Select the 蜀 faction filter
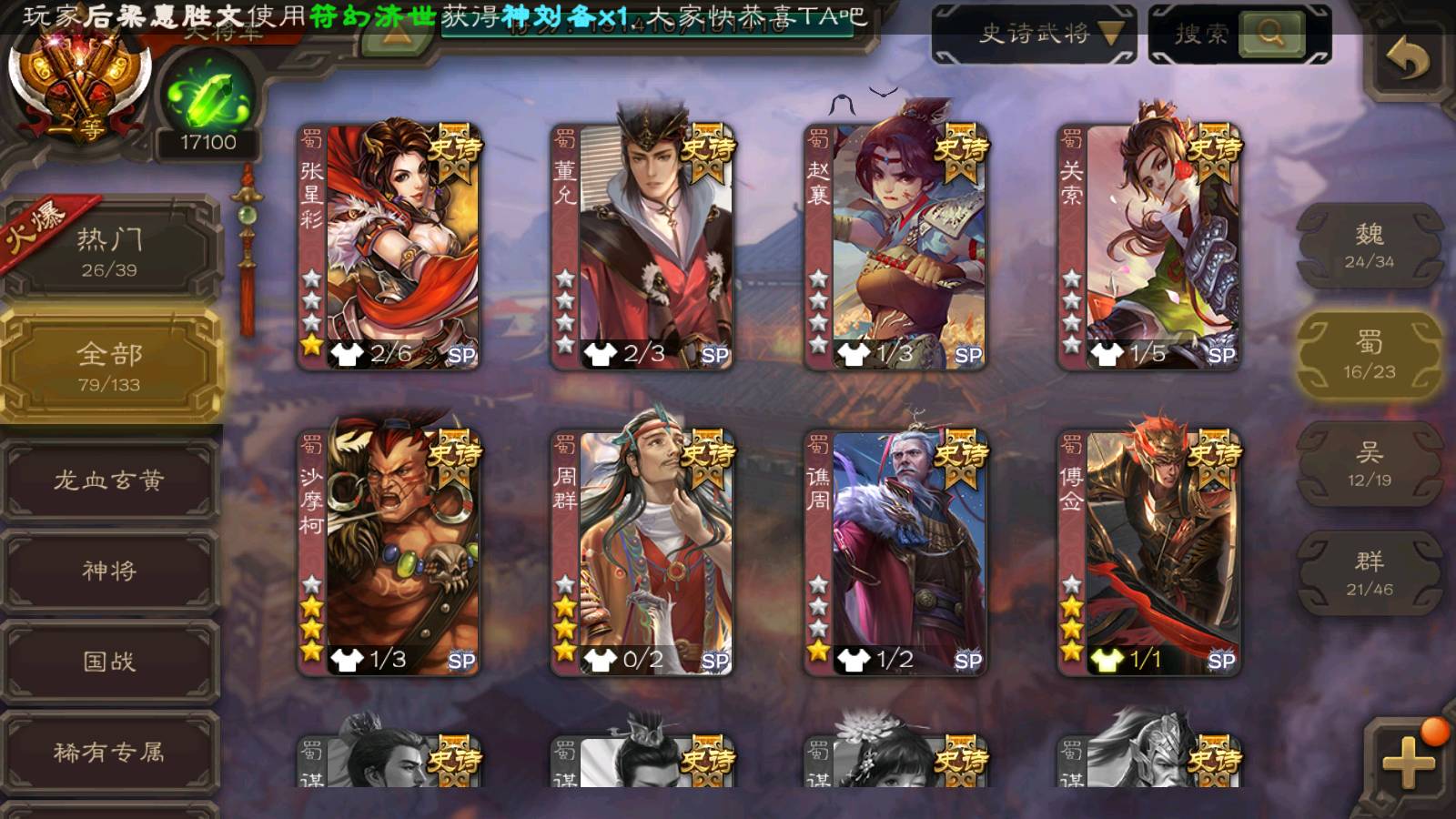This screenshot has width=1456, height=819. tap(1369, 355)
